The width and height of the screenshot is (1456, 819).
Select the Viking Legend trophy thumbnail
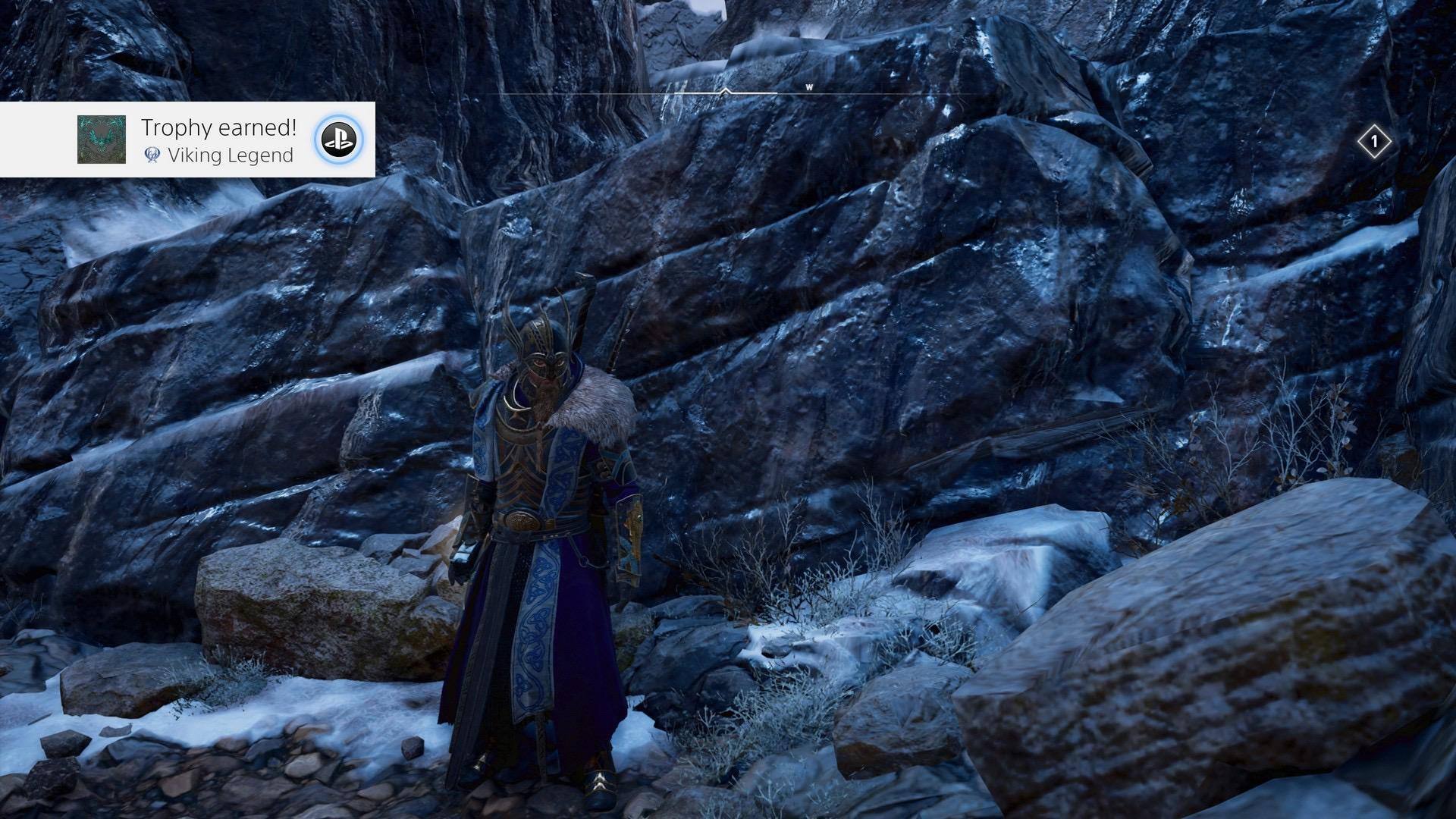(x=102, y=140)
